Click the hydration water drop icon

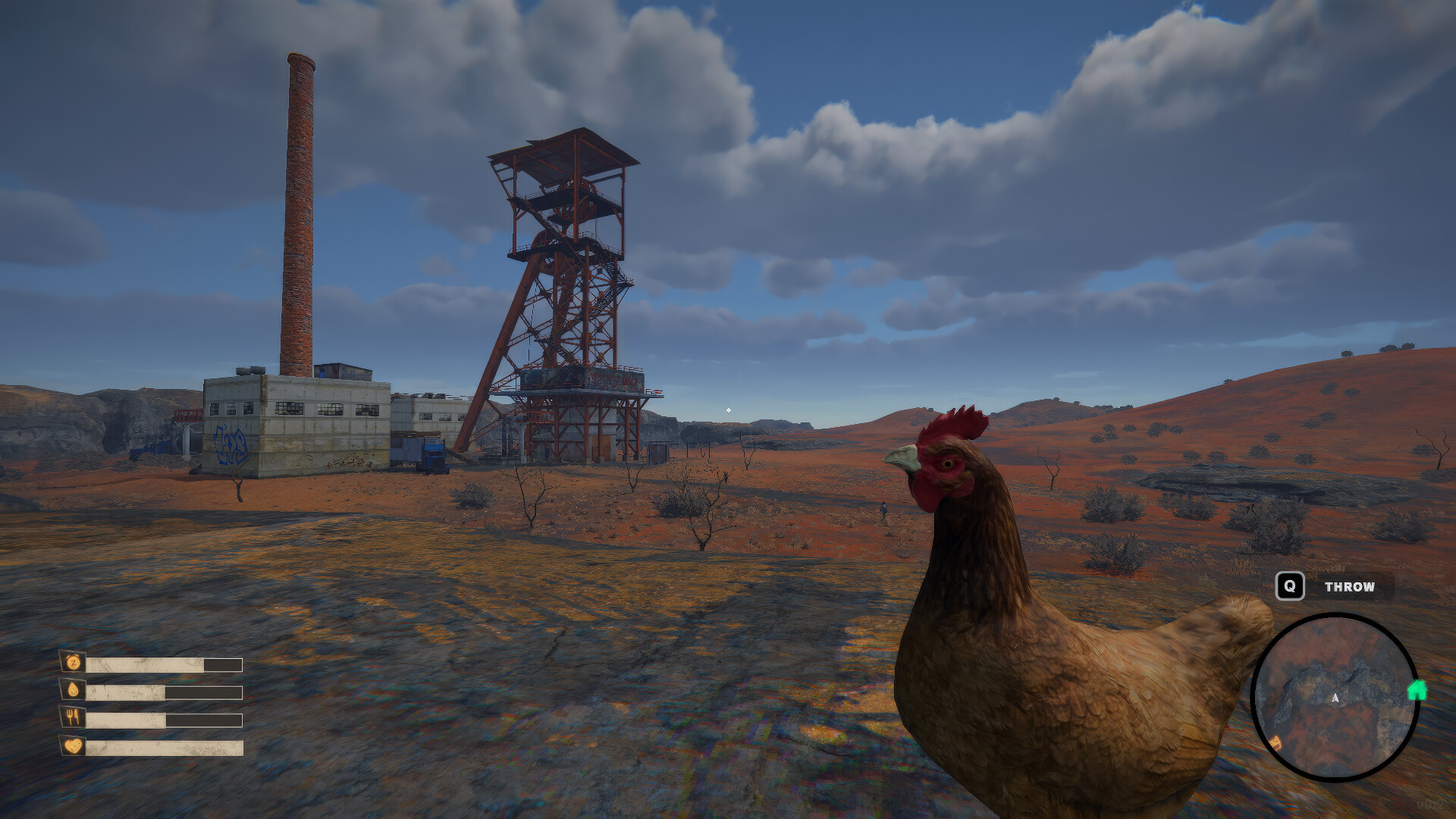coord(73,690)
